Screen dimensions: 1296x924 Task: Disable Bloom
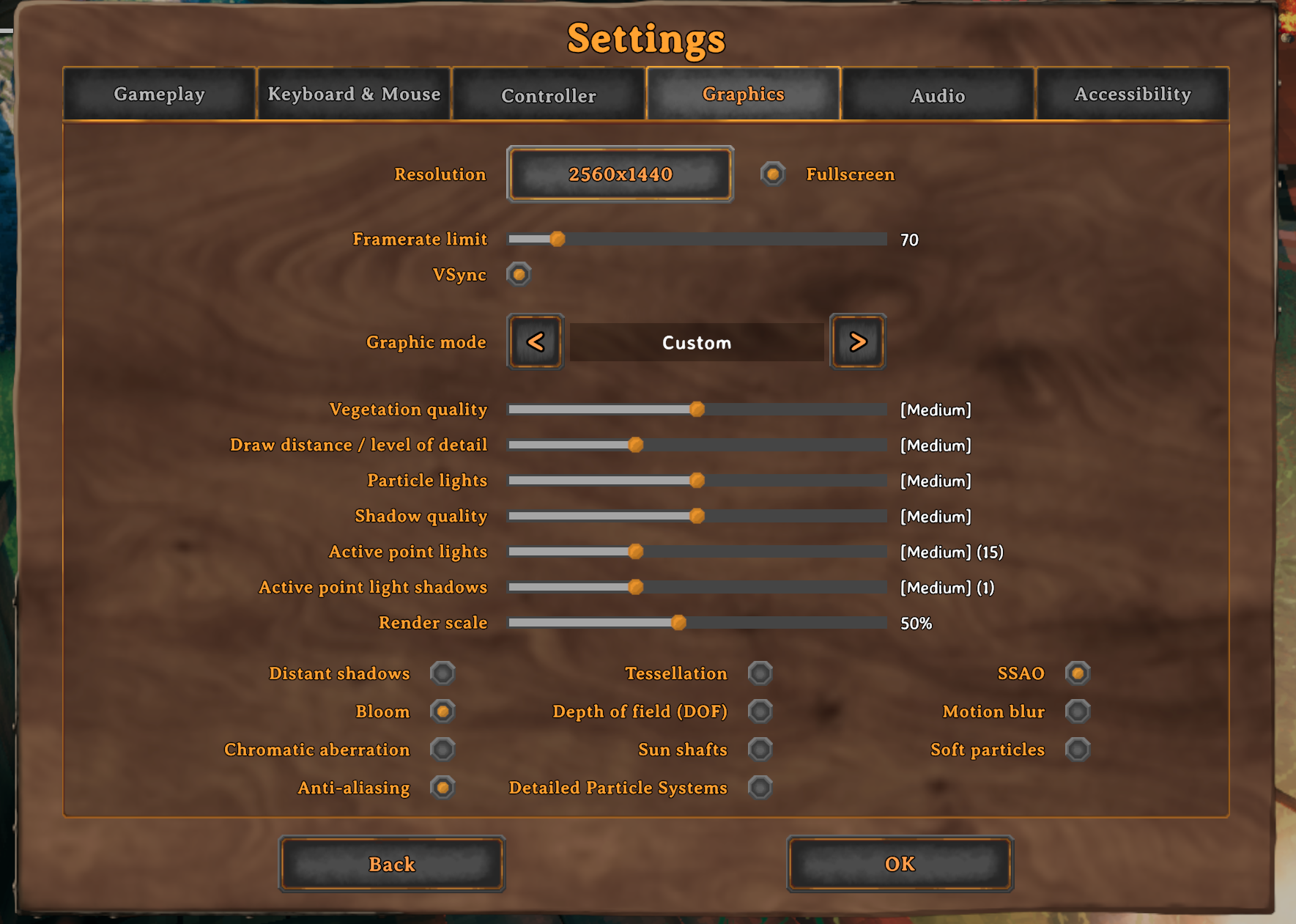click(443, 711)
